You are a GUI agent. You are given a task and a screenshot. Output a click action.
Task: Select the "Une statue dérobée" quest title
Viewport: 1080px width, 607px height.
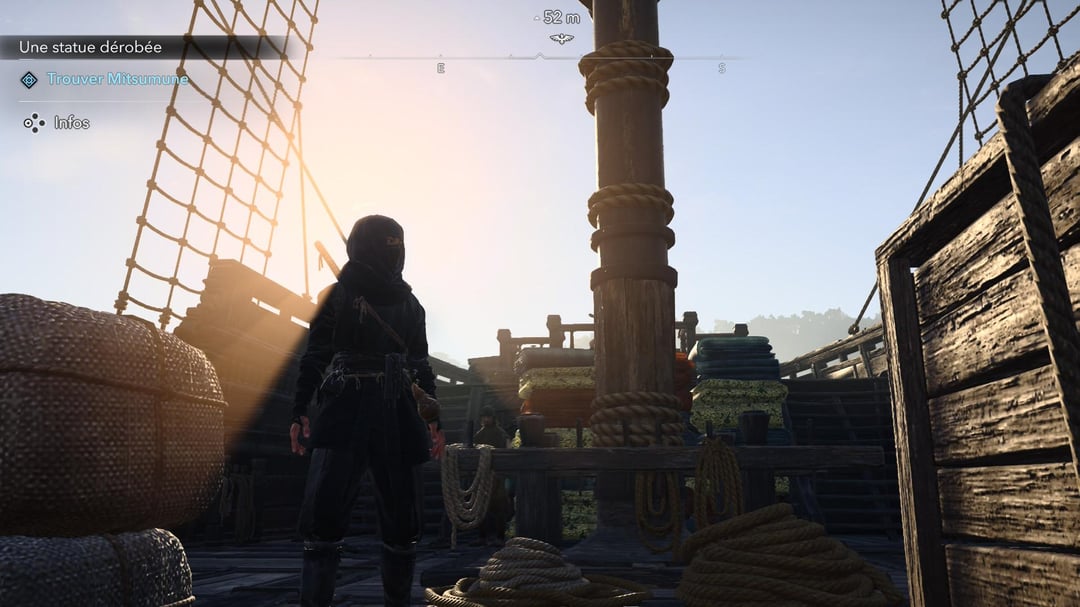pos(90,47)
